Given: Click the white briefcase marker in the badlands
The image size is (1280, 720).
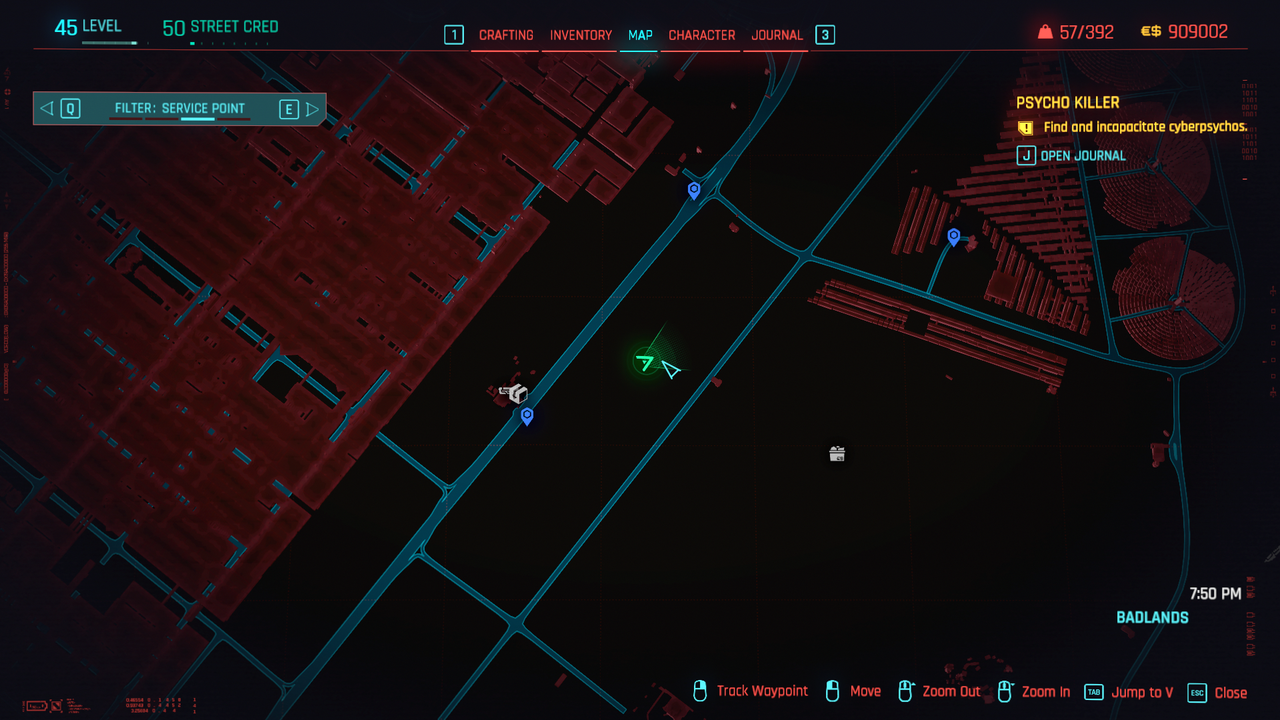Looking at the screenshot, I should (837, 454).
